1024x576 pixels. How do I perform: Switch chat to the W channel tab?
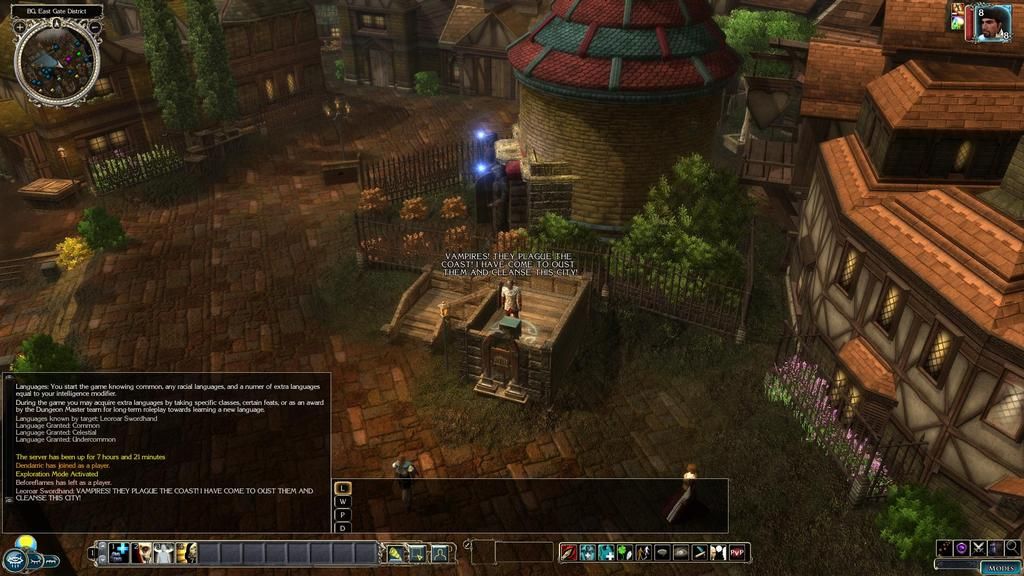point(343,501)
